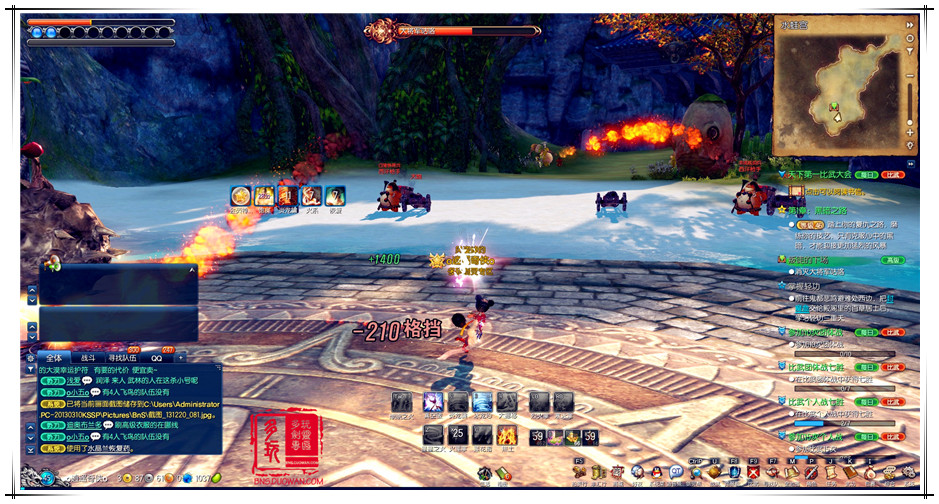Open the 战斗 chat tab
939x504 pixels.
point(88,357)
